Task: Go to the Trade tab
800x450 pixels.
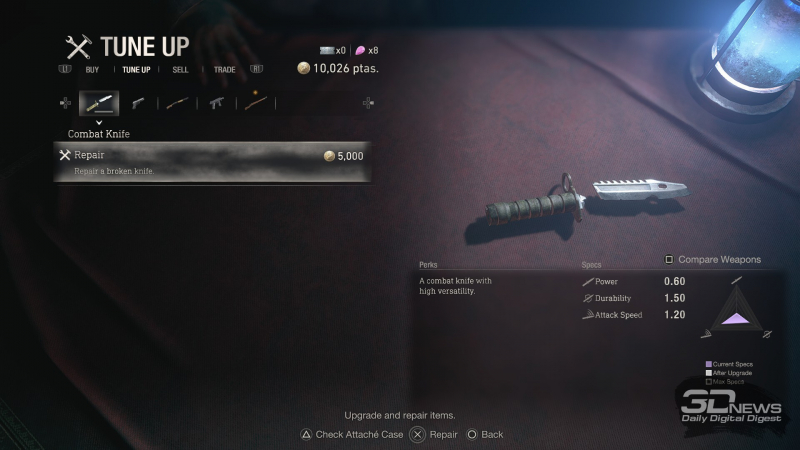Action: 224,70
